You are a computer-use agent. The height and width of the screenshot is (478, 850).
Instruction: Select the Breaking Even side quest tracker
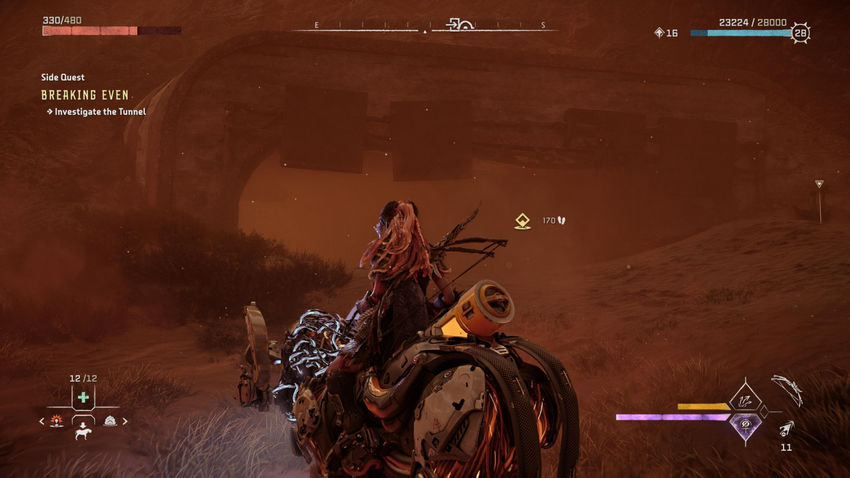click(85, 95)
